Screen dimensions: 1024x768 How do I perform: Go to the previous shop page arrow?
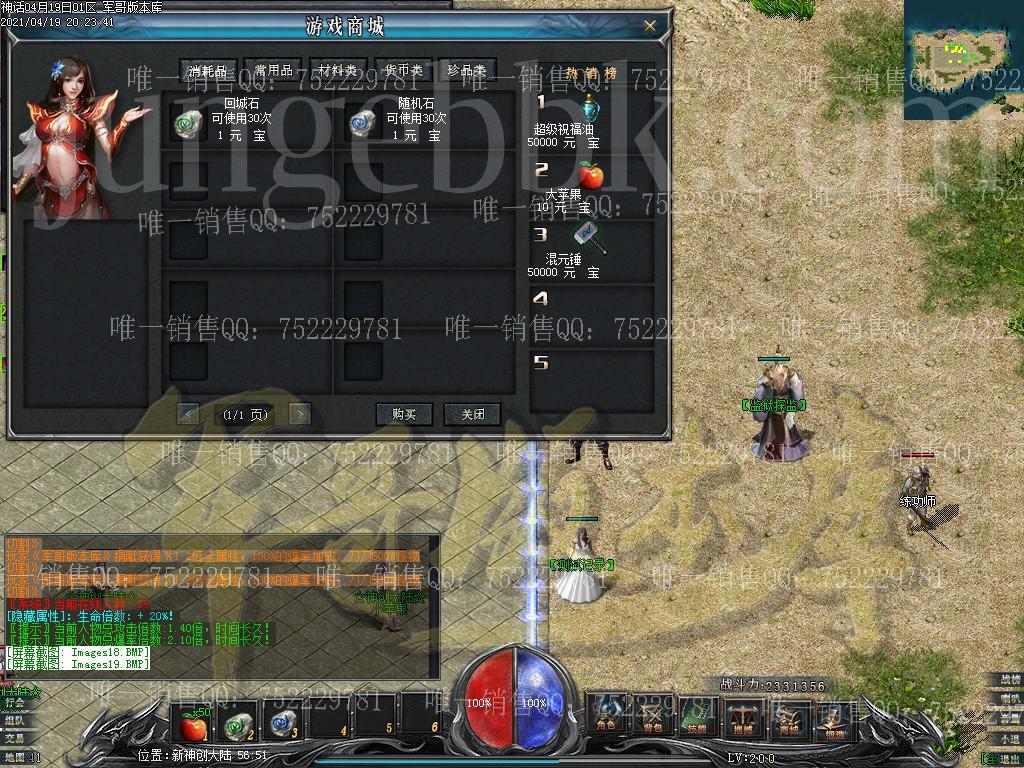coord(187,413)
